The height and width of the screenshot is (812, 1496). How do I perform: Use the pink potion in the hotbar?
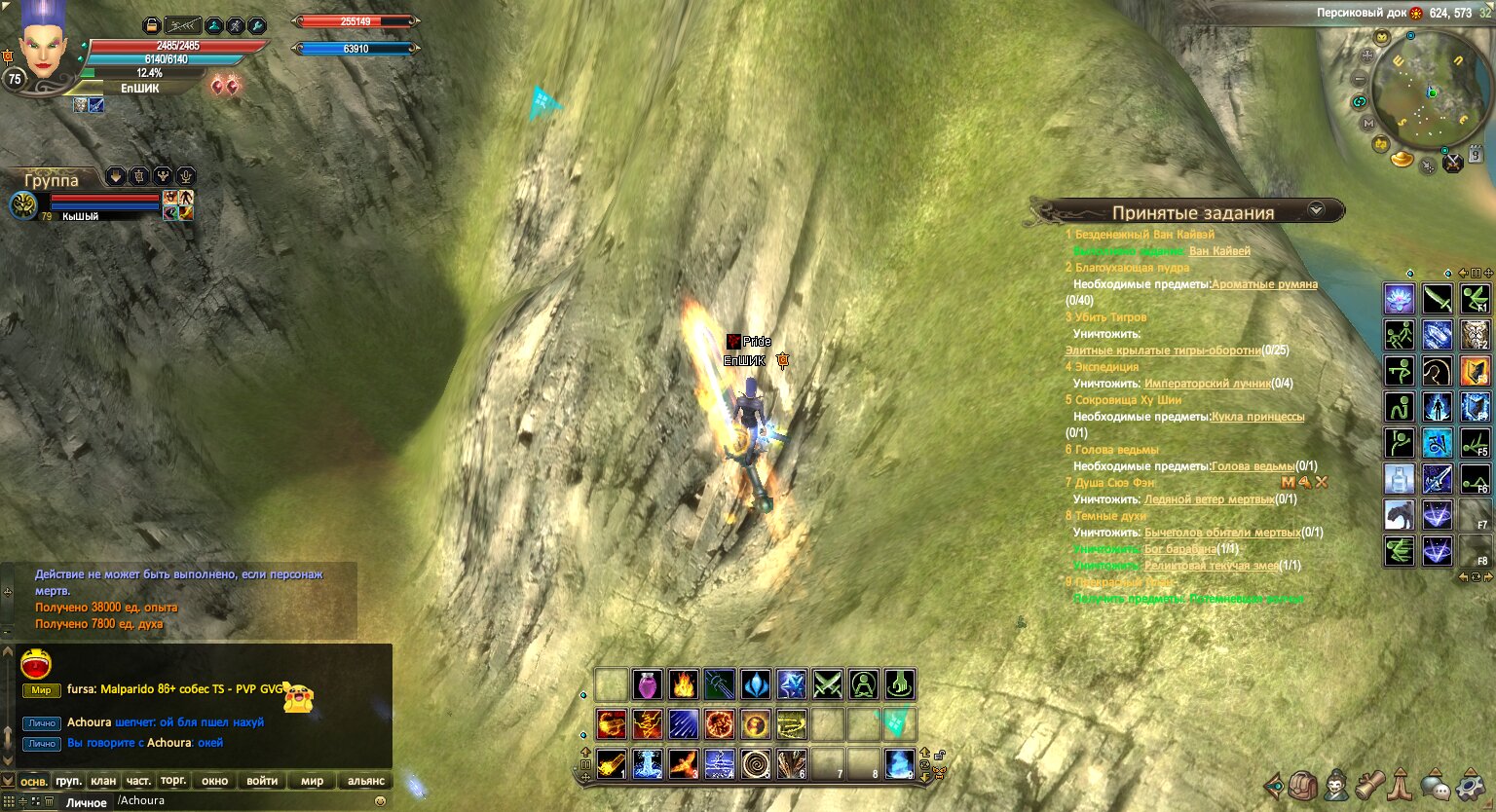[647, 685]
